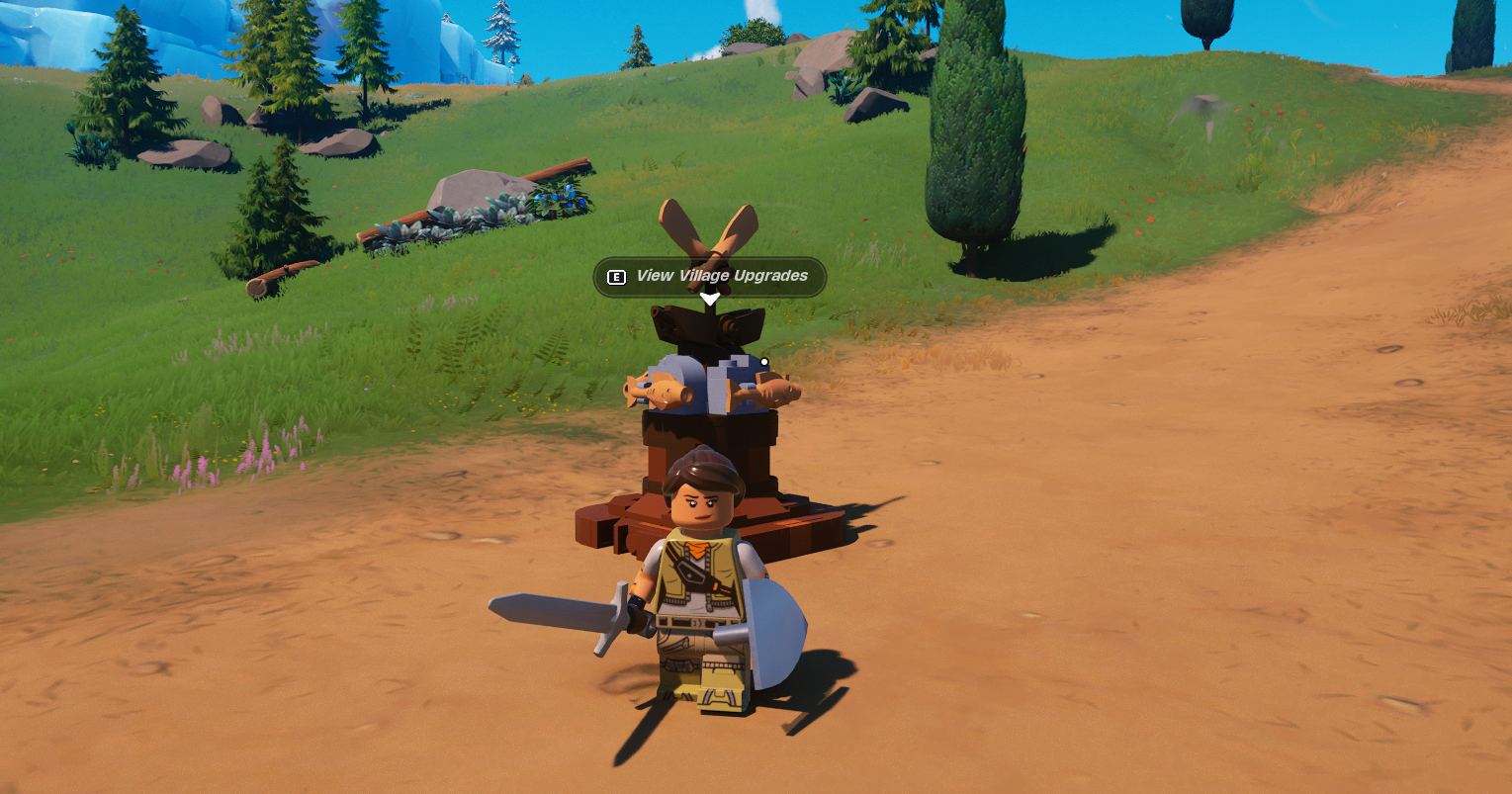Click the E key prompt icon
Viewport: 1512px width, 794px height.
coord(616,278)
